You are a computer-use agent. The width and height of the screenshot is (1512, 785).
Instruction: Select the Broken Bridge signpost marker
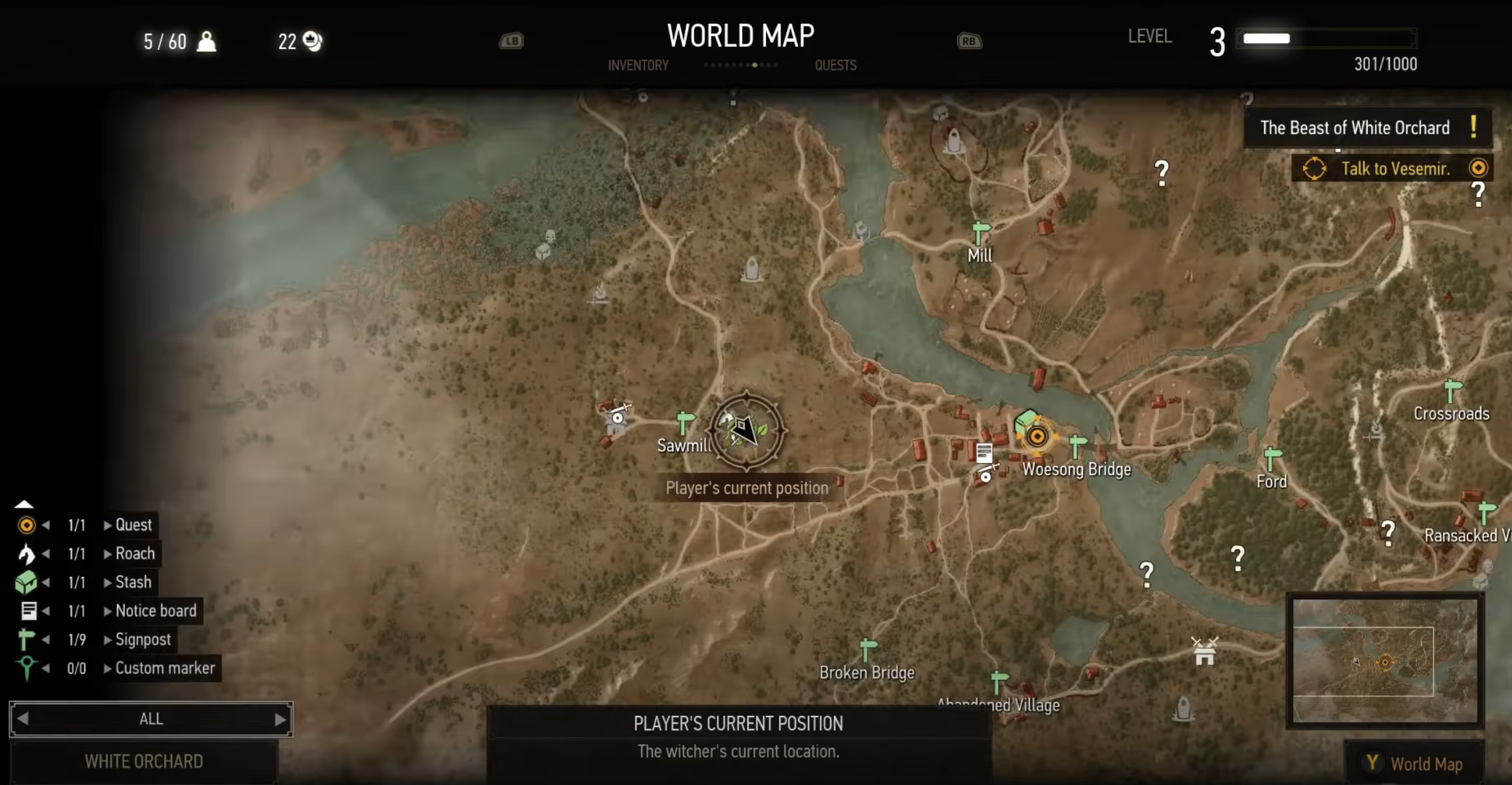coord(867,649)
